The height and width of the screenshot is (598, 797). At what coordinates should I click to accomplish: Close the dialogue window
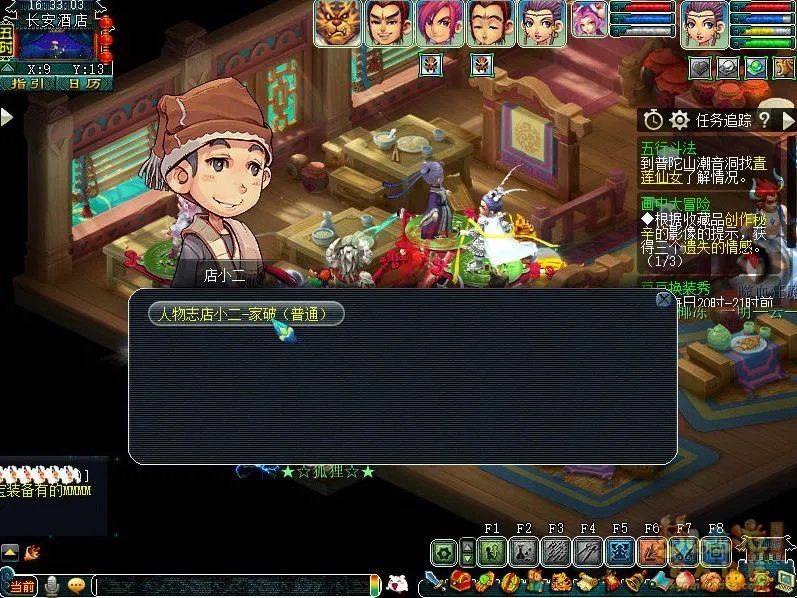[663, 298]
